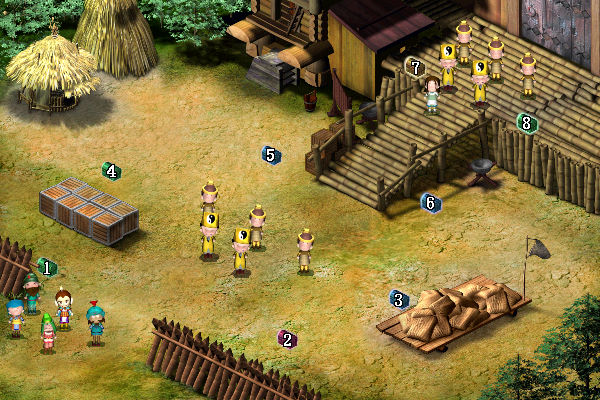Click the green number 1 marker

click(x=46, y=268)
